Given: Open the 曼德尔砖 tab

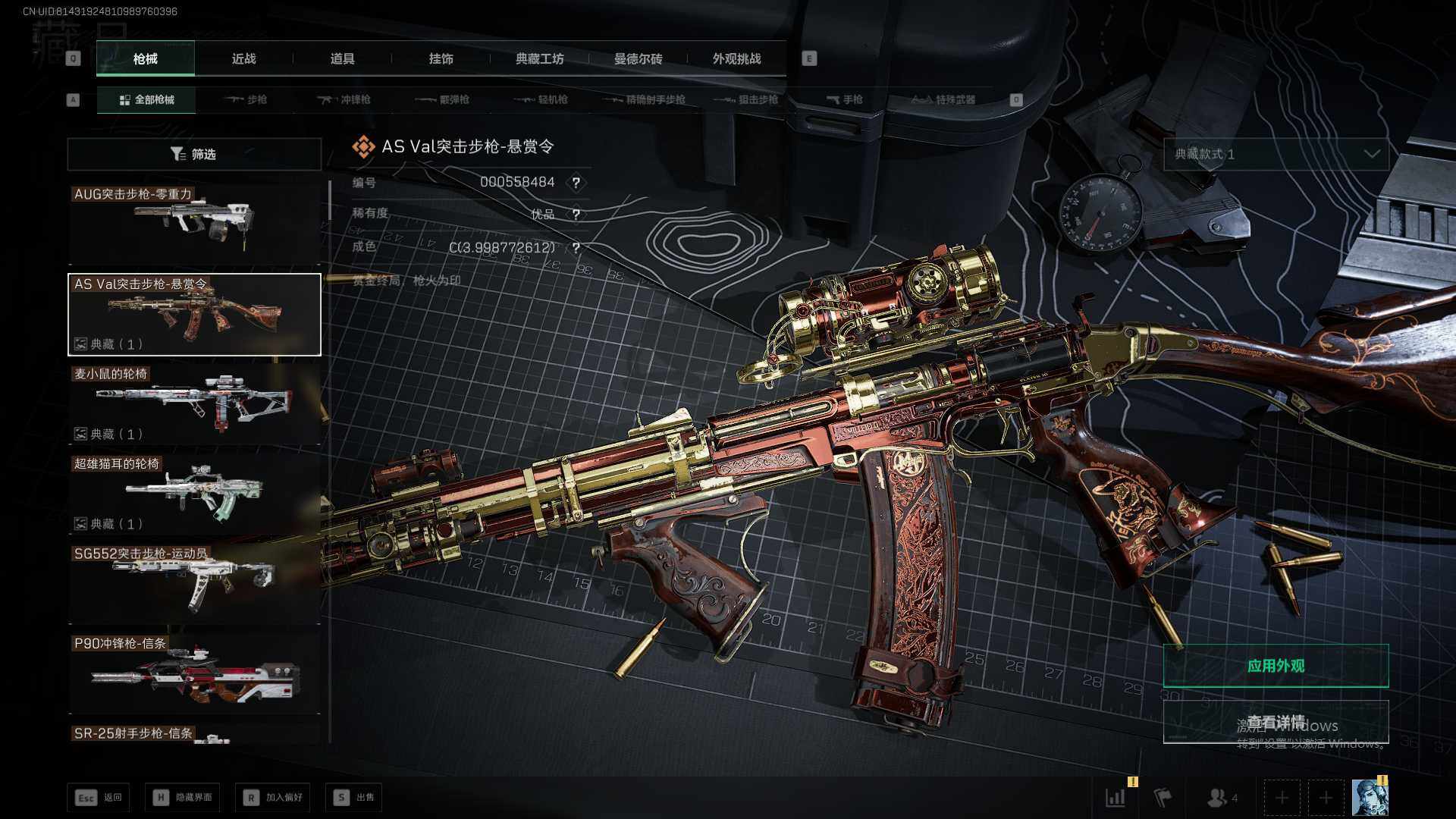Looking at the screenshot, I should [638, 59].
